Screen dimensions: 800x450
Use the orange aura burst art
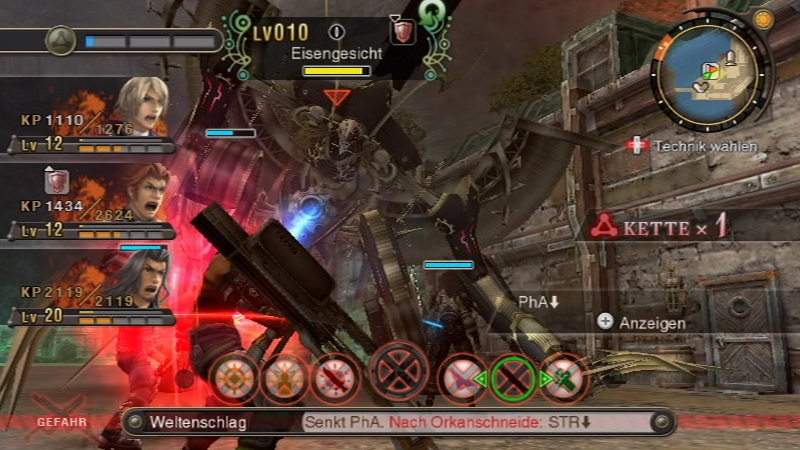pos(234,379)
